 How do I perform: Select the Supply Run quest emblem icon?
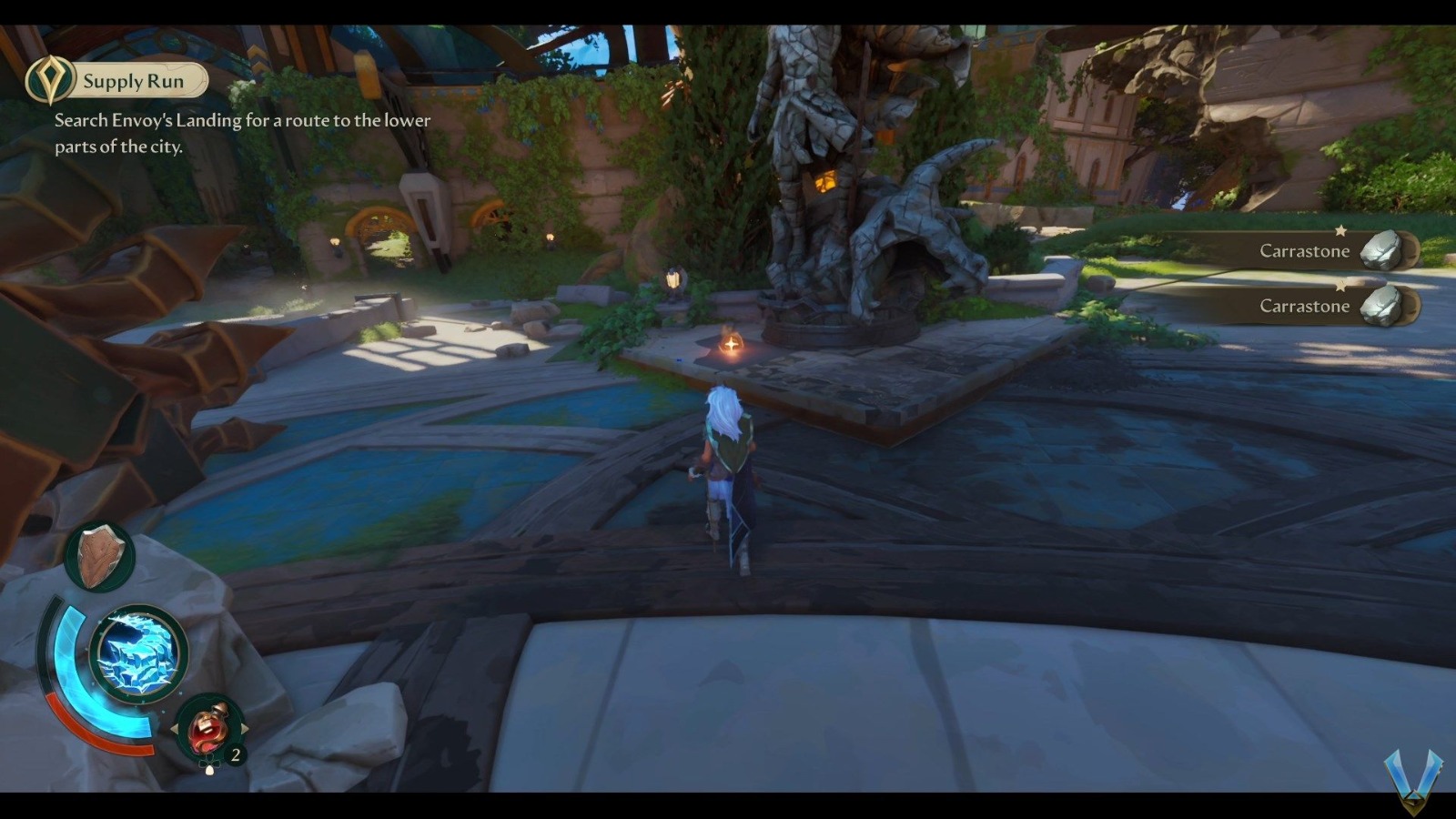point(52,80)
